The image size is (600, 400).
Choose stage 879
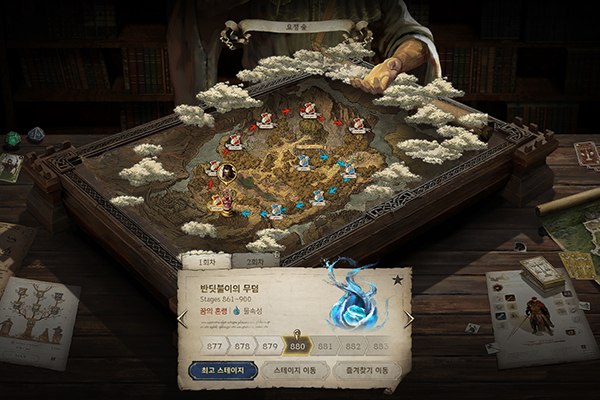tap(269, 346)
